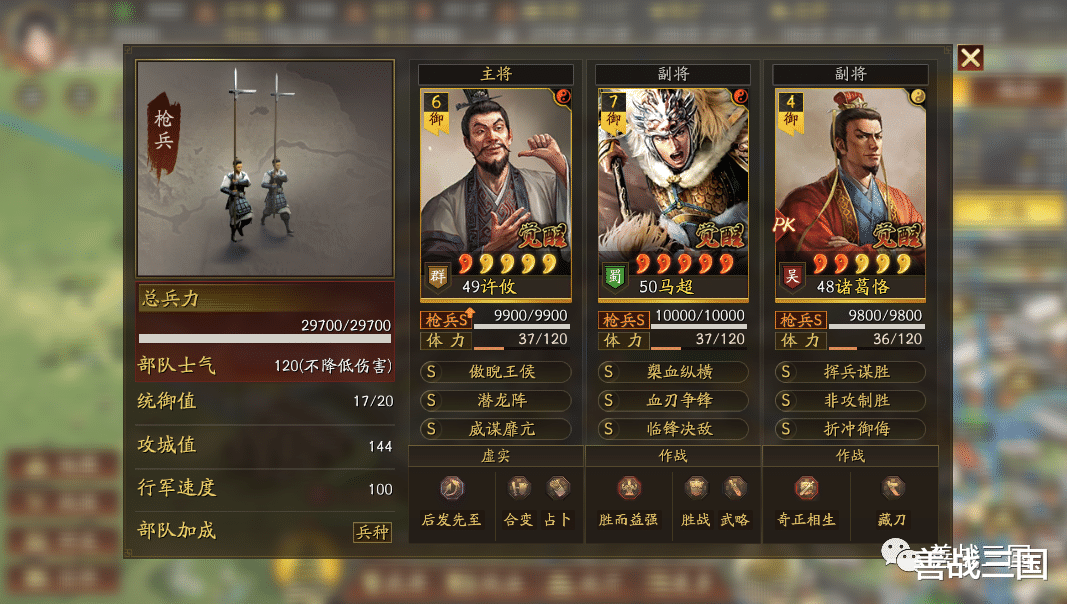
Task: Click the 藏刀 tactics icon
Action: pyautogui.click(x=893, y=489)
